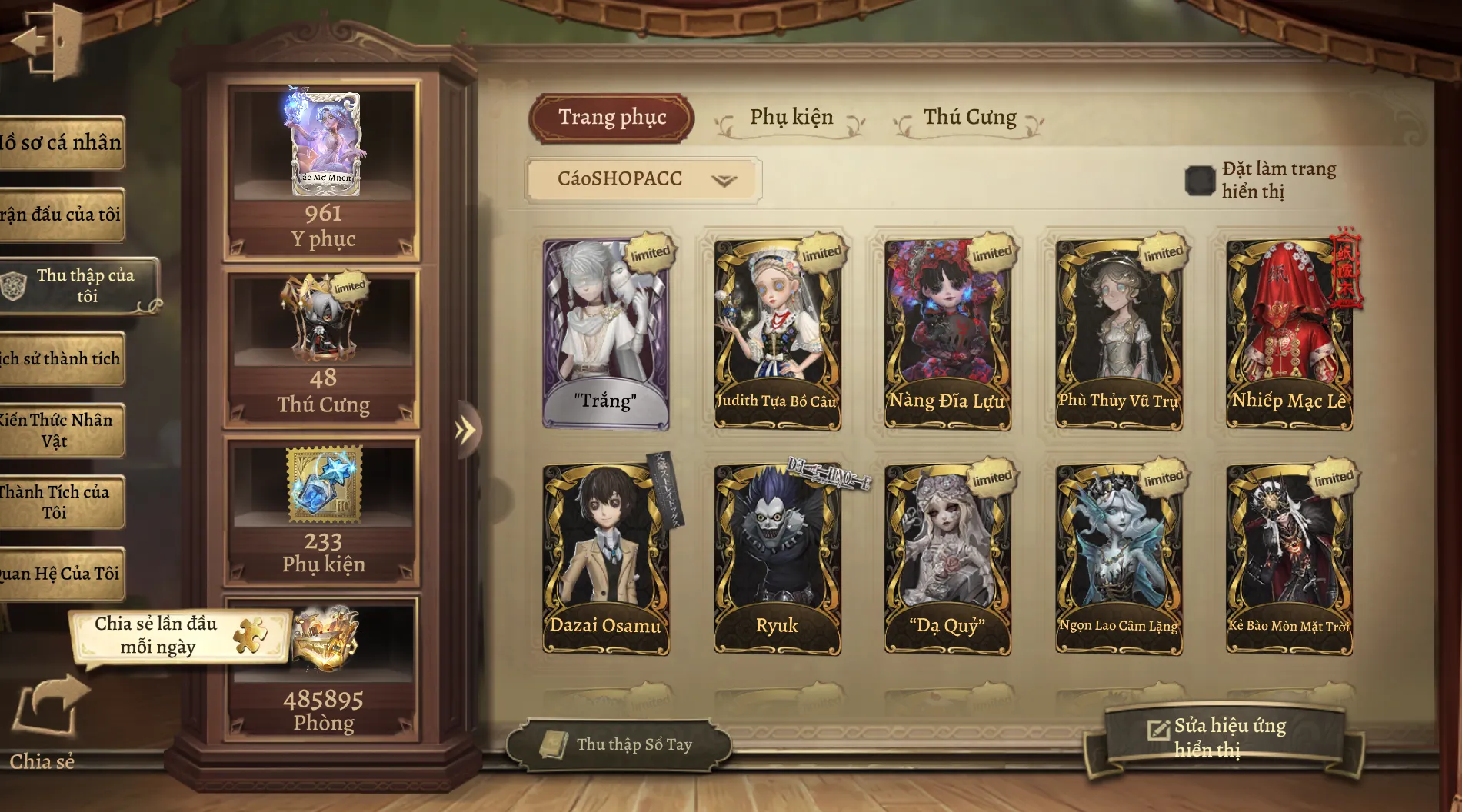Image resolution: width=1462 pixels, height=812 pixels.
Task: Open the 233 Phụ kiện shelf
Action: coord(323,511)
